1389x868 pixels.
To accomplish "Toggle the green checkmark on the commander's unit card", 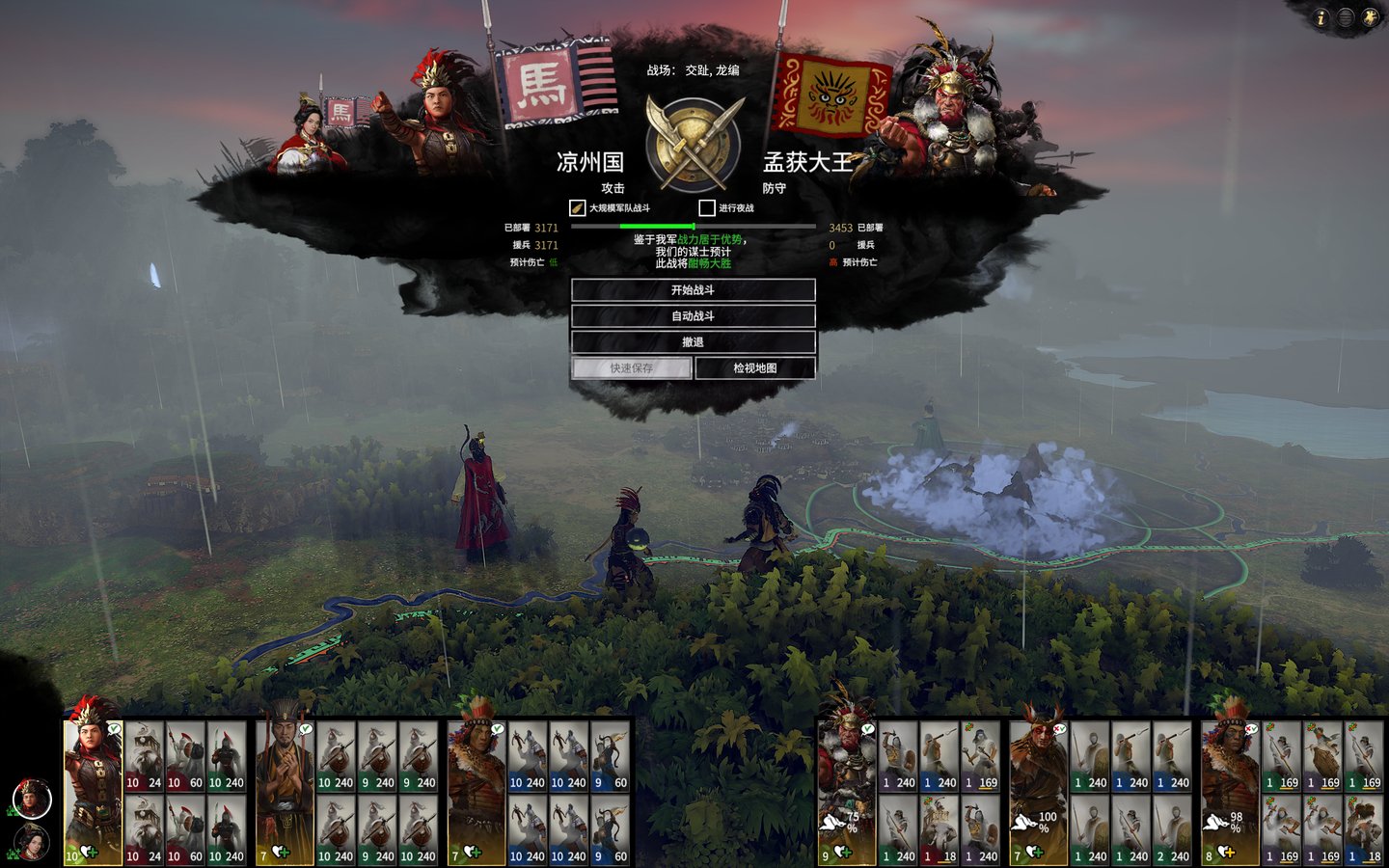I will (x=113, y=728).
